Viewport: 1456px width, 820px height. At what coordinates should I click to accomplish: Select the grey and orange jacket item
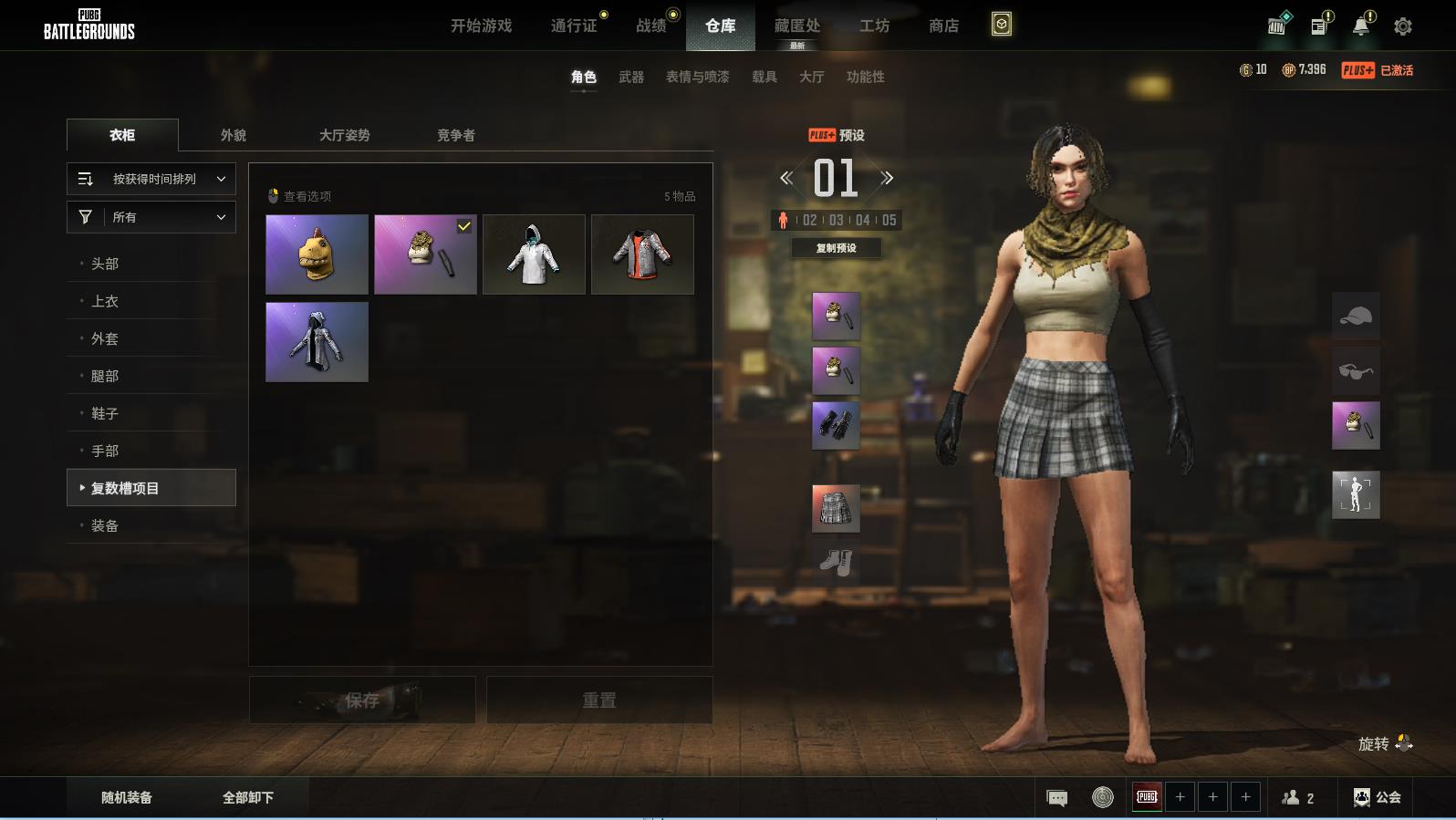pyautogui.click(x=642, y=254)
